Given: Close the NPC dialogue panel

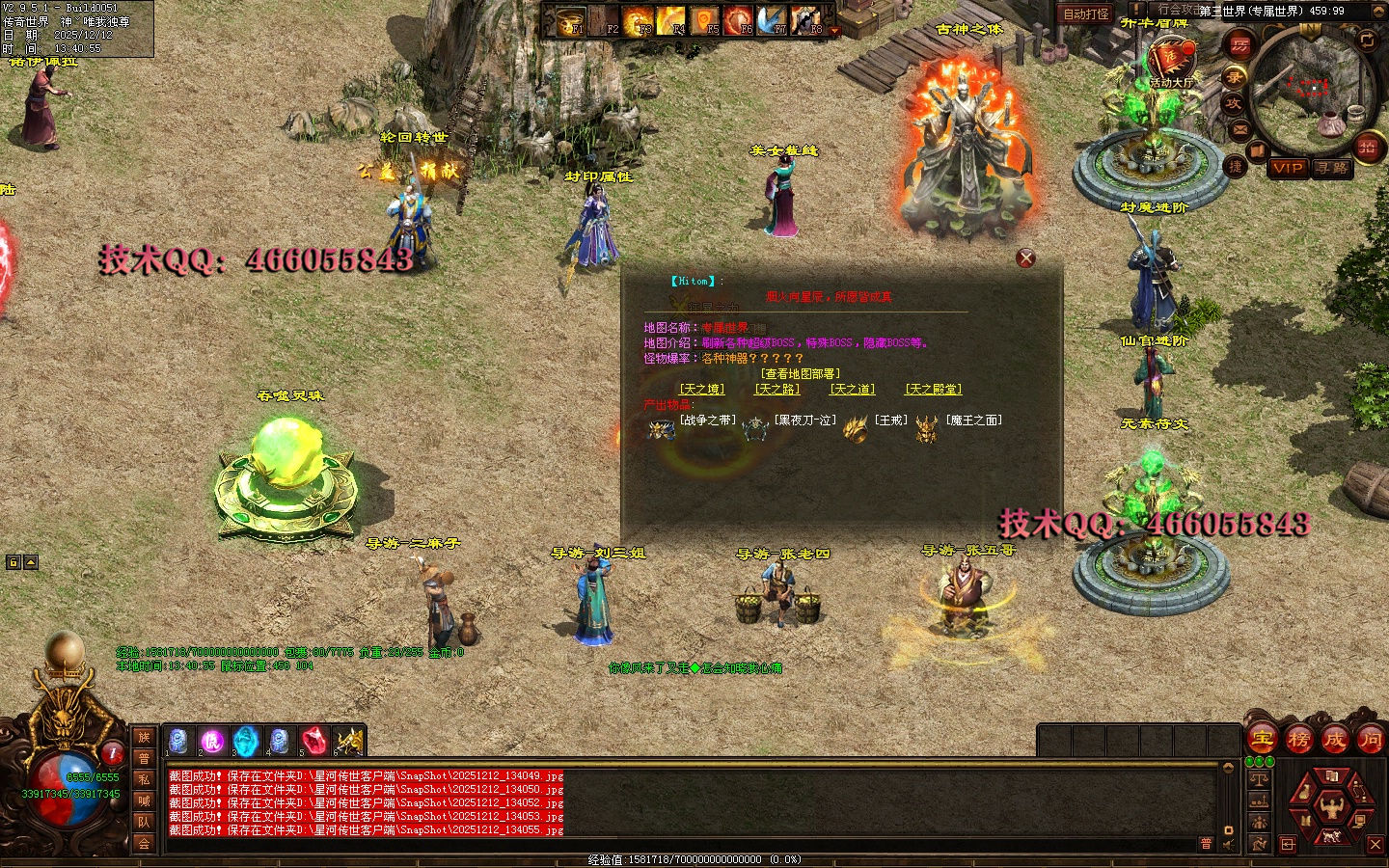Looking at the screenshot, I should [x=1025, y=258].
